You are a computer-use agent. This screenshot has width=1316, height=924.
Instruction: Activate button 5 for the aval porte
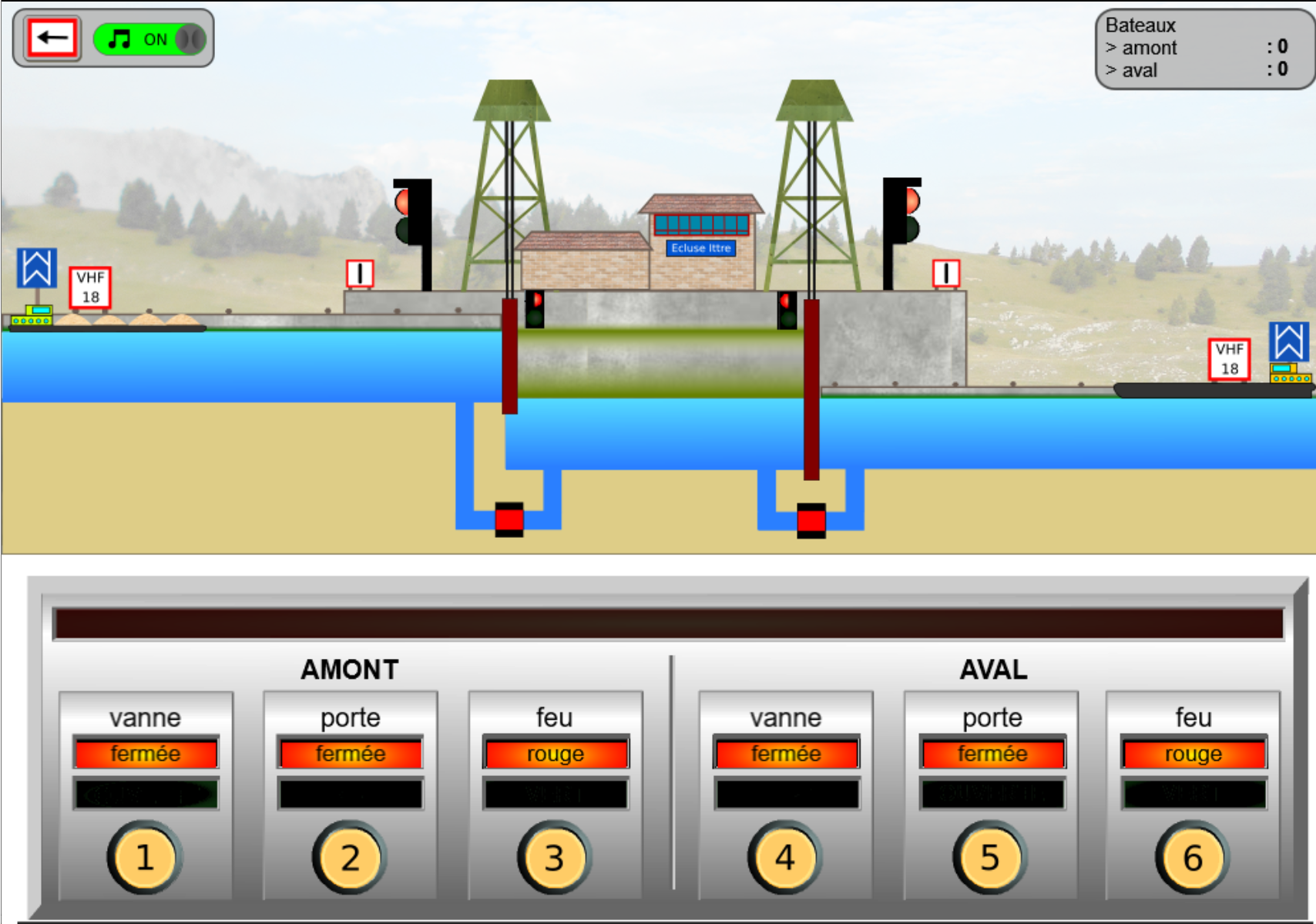coord(990,857)
